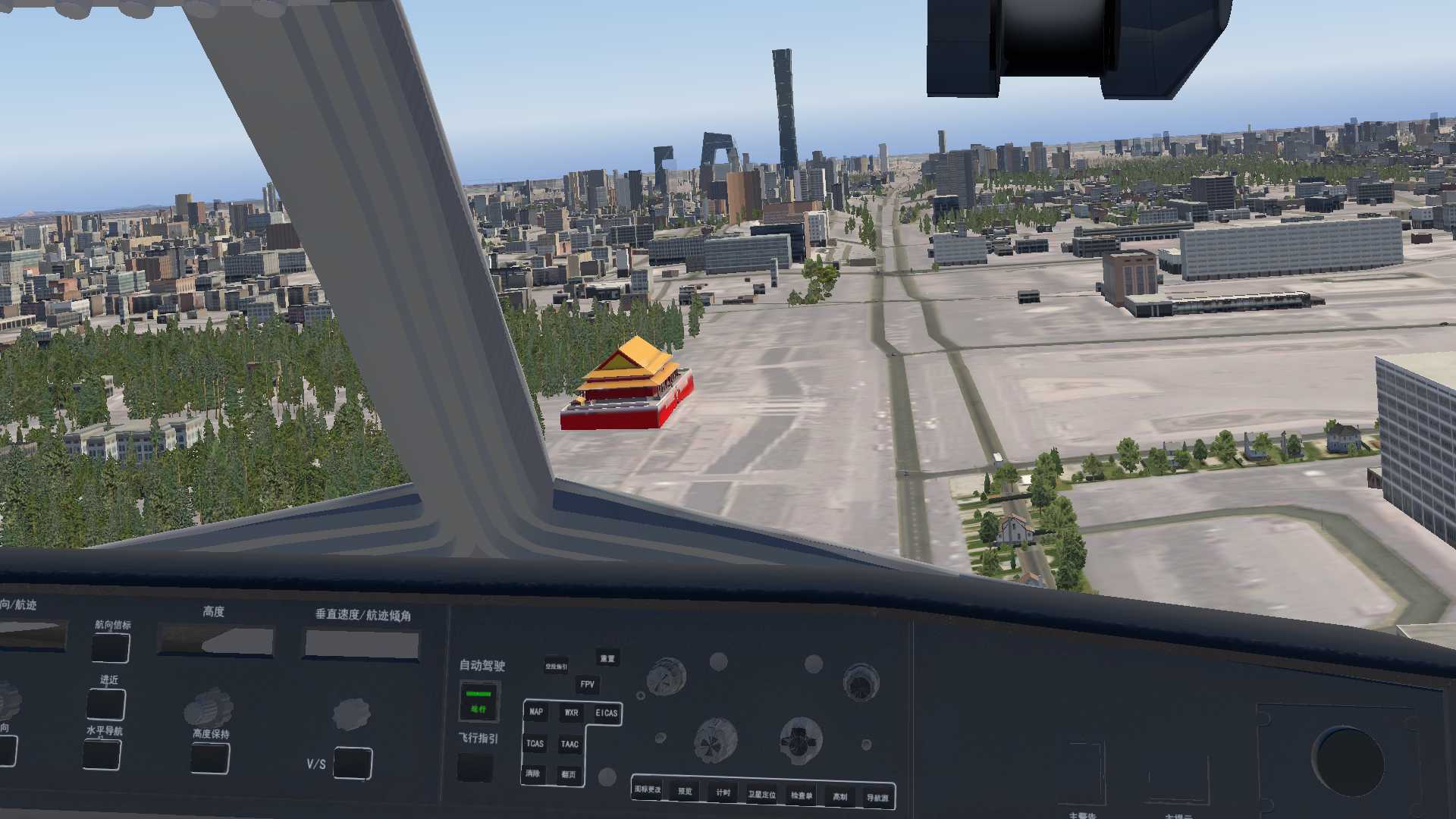Arm the 进近 approach mode button
Screen dimensions: 1456x819
(106, 704)
